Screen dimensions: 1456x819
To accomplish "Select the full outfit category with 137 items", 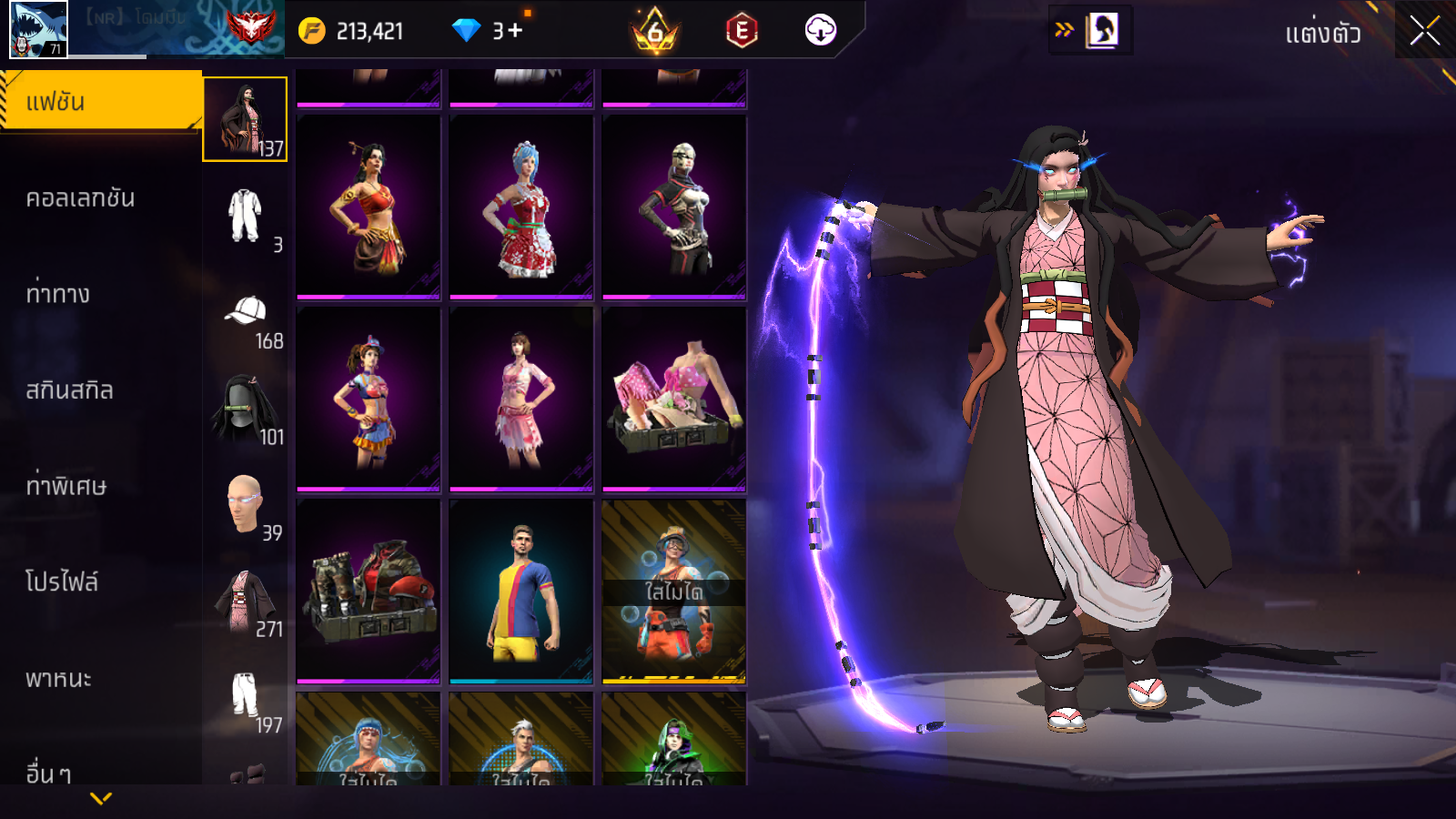I will point(245,119).
